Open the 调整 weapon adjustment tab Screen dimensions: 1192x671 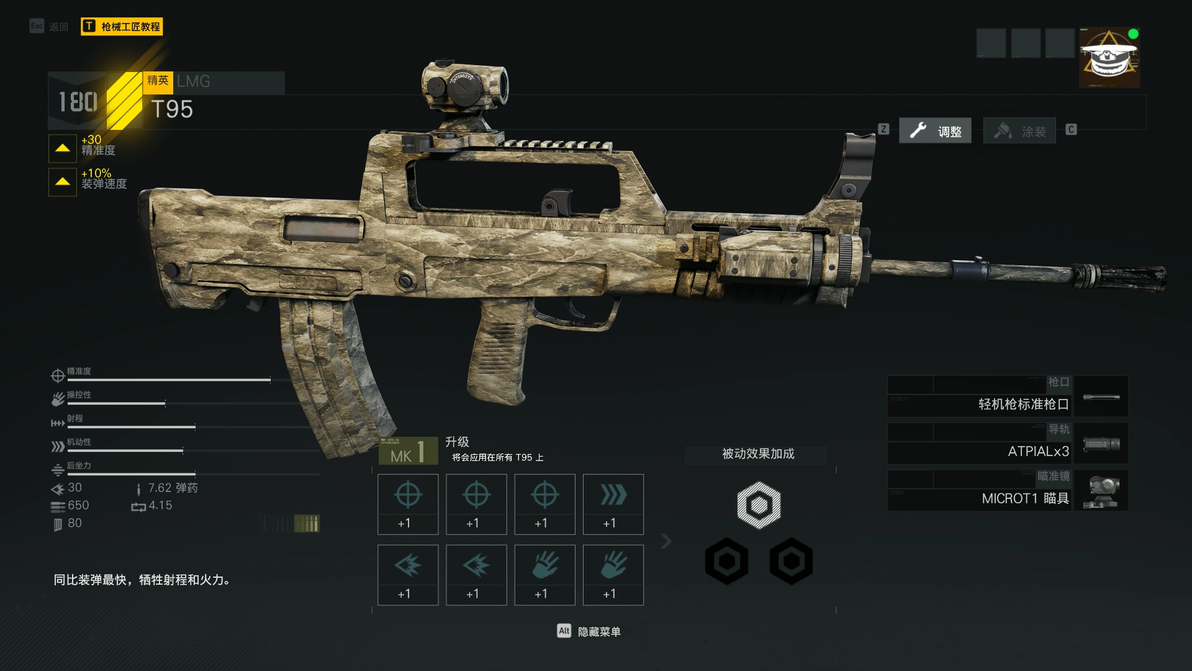point(935,130)
